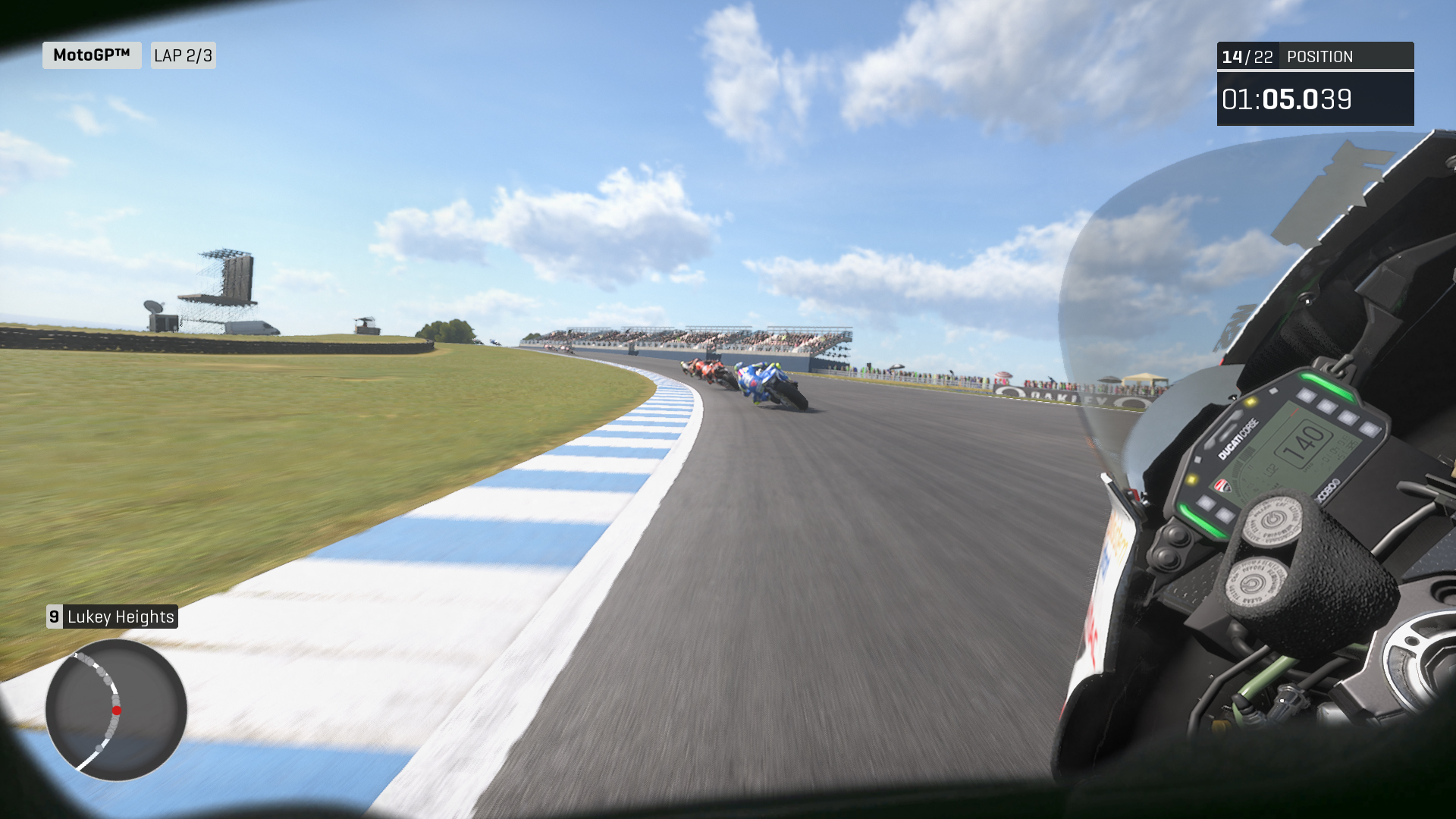Open the 14/22 POSITION panel
1456x819 pixels.
point(1314,56)
